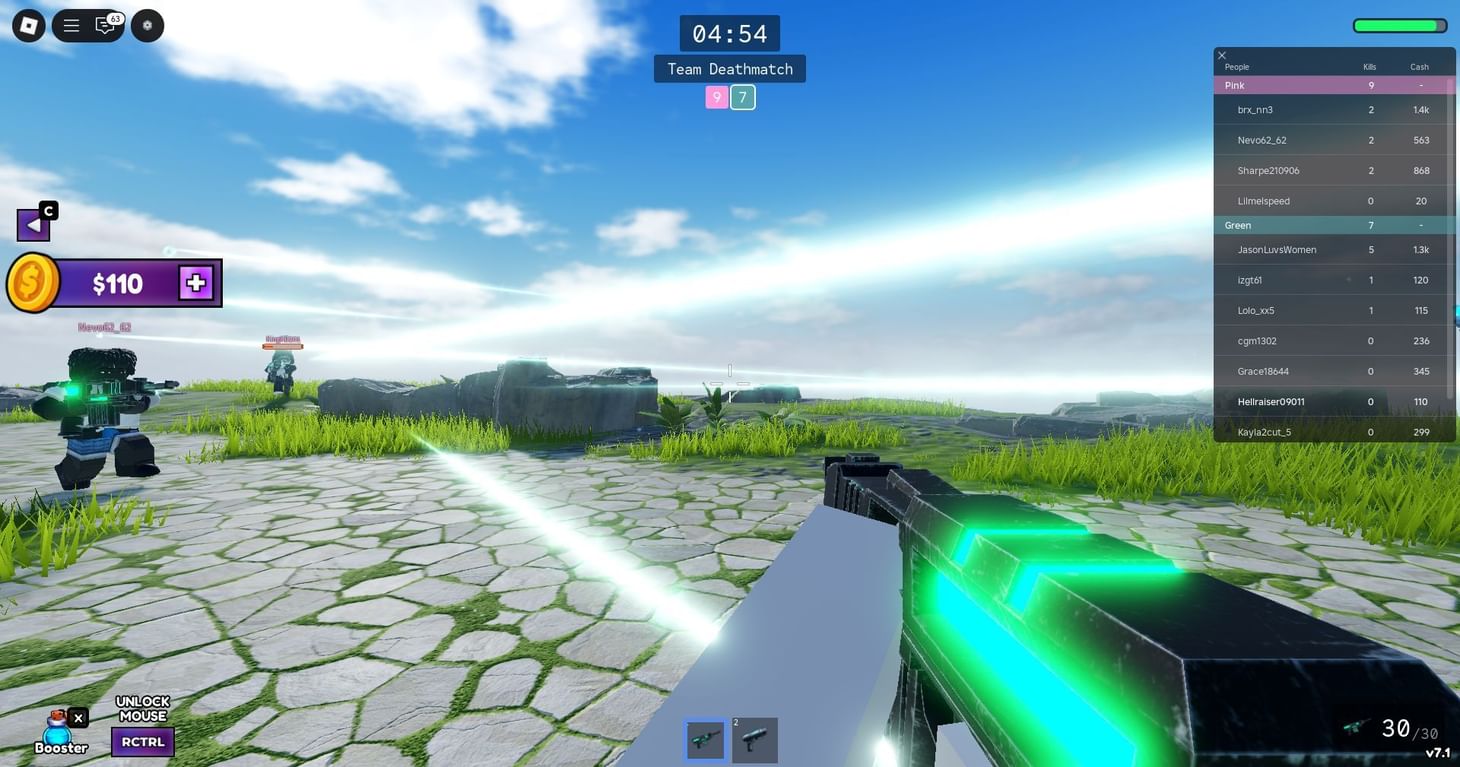
Task: Dismiss the Booster via its X toggle
Action: (x=78, y=717)
